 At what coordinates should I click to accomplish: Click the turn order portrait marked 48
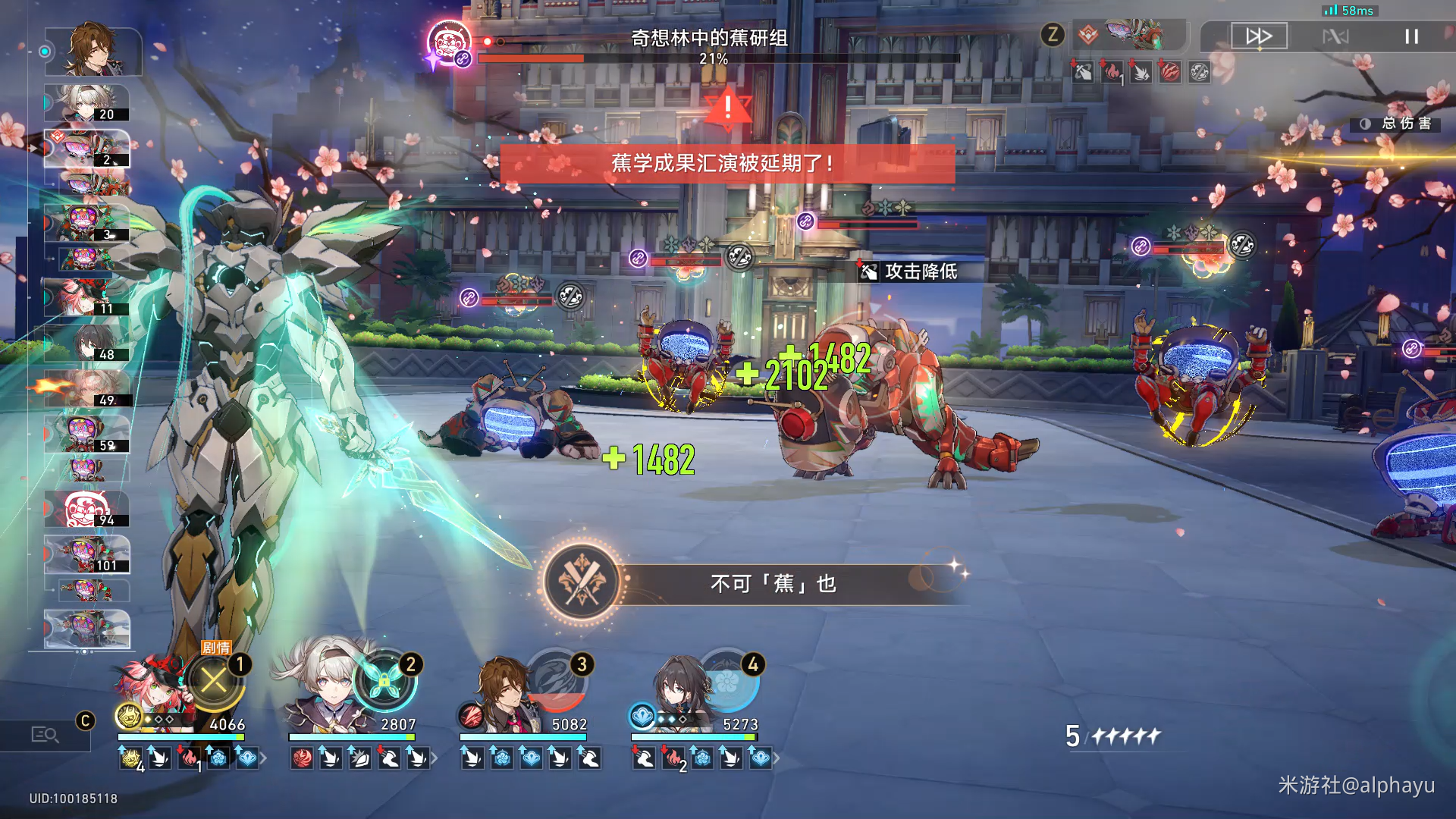89,344
